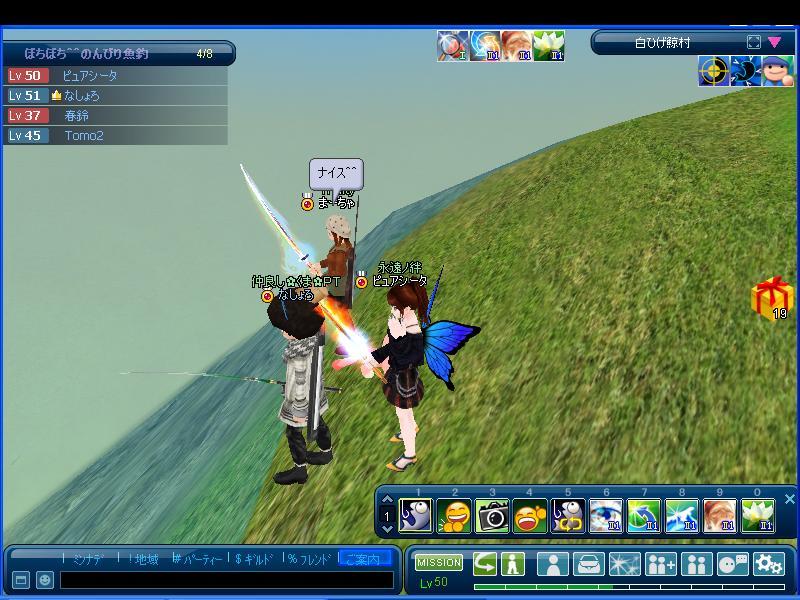Use the laughing emote in hotbar slot 2

pyautogui.click(x=455, y=516)
